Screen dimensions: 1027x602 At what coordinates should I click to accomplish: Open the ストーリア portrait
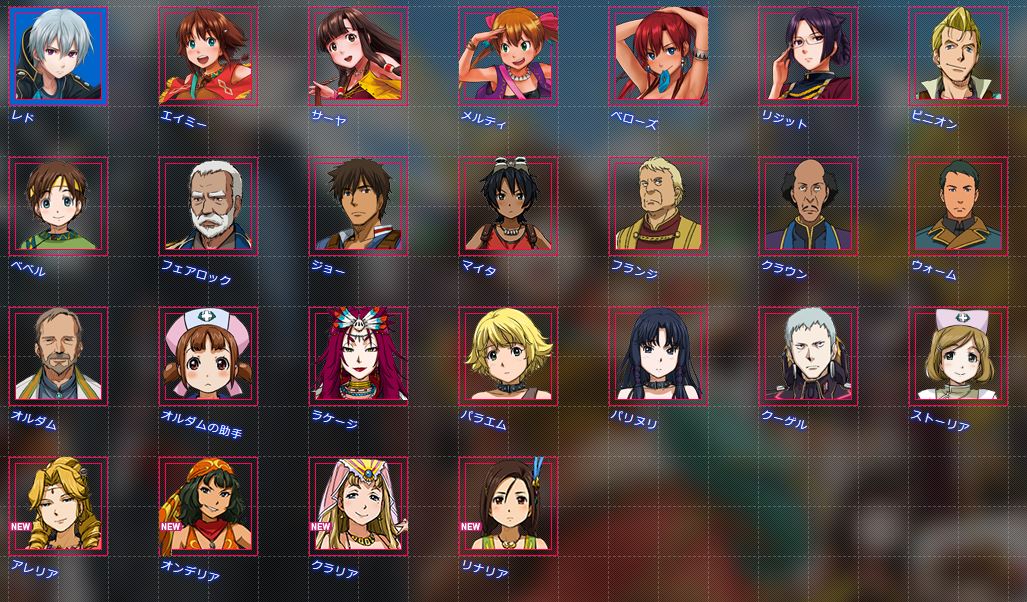point(958,356)
